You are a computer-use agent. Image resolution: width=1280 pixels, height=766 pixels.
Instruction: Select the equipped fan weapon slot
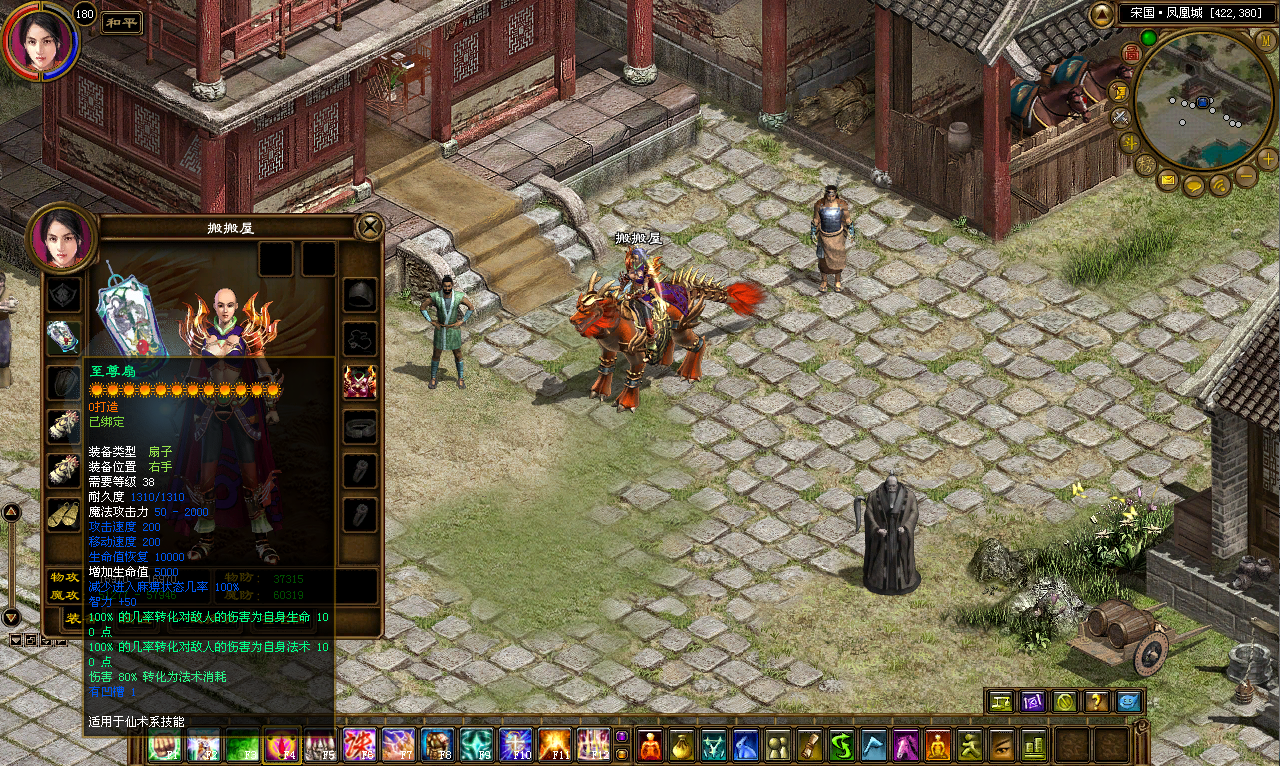(63, 337)
